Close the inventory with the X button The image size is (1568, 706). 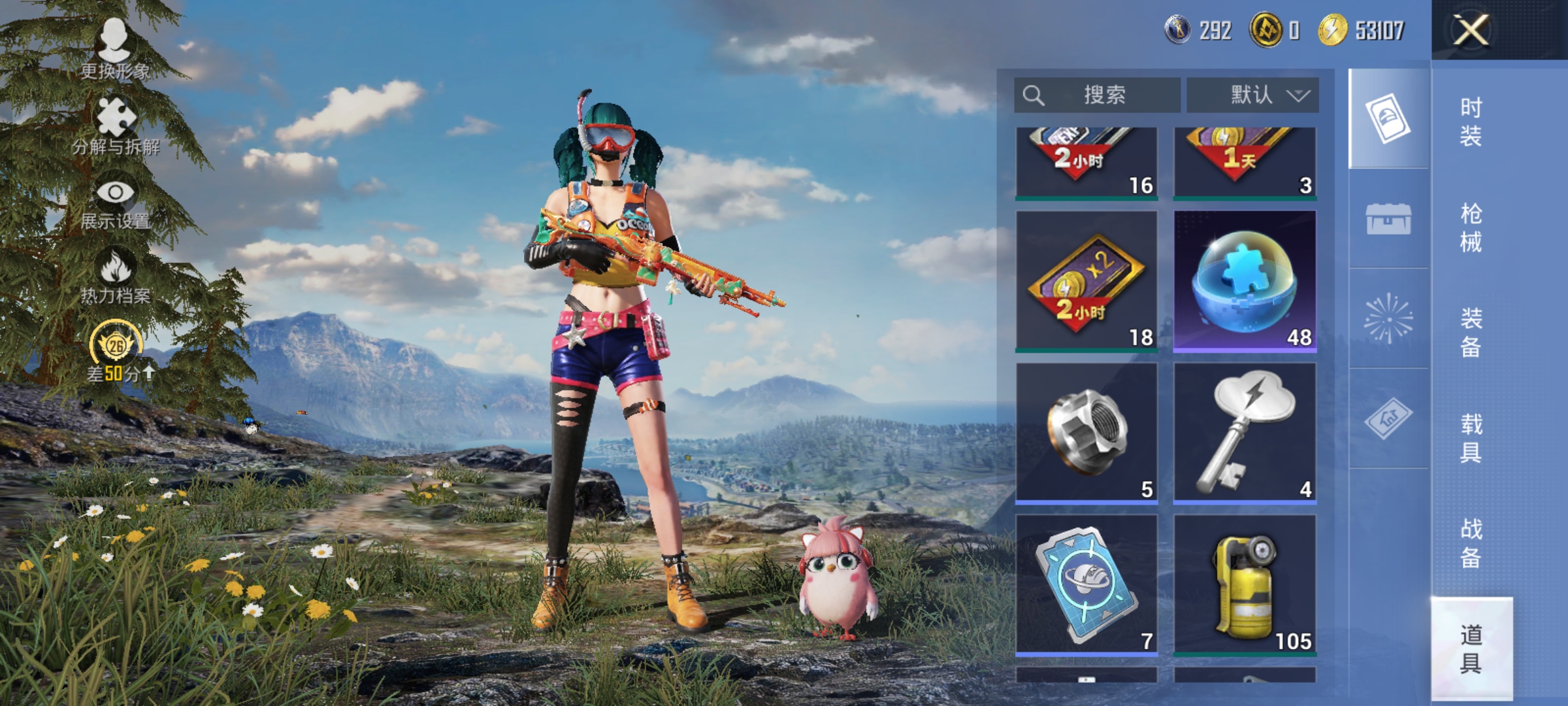click(1471, 30)
